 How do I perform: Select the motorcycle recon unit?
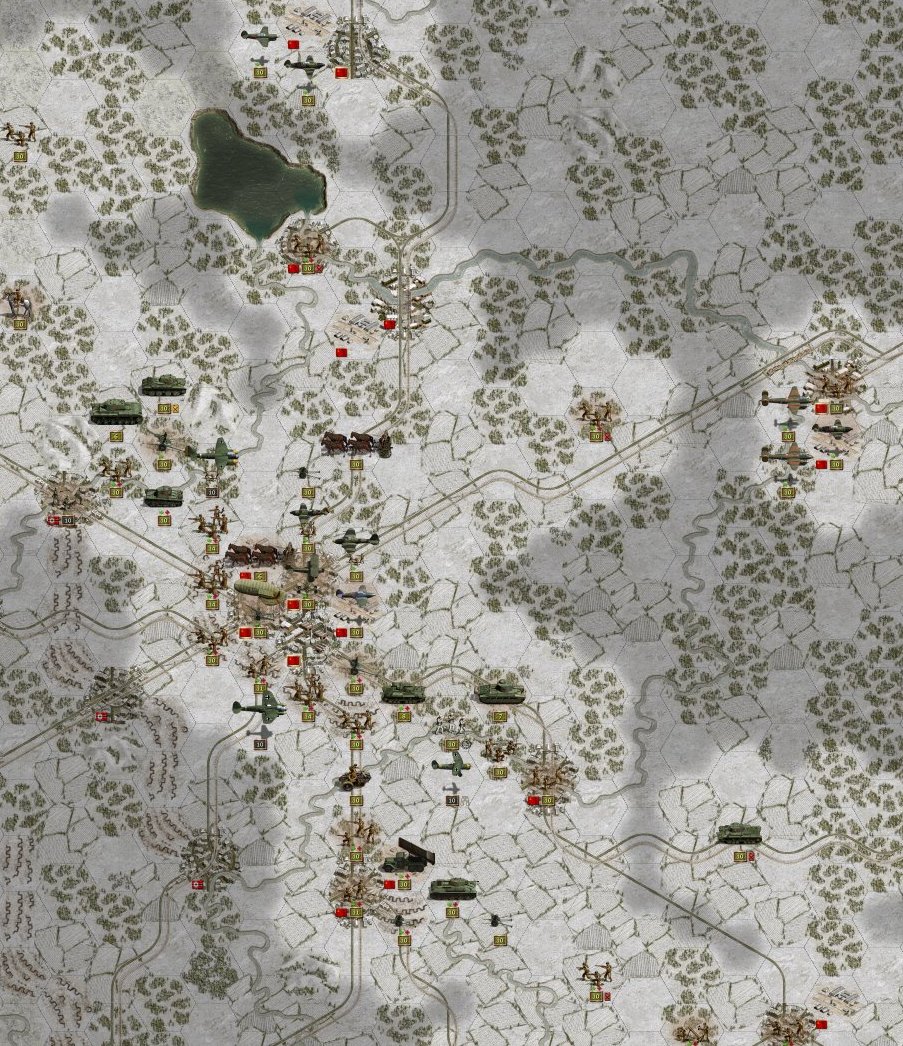click(x=354, y=776)
